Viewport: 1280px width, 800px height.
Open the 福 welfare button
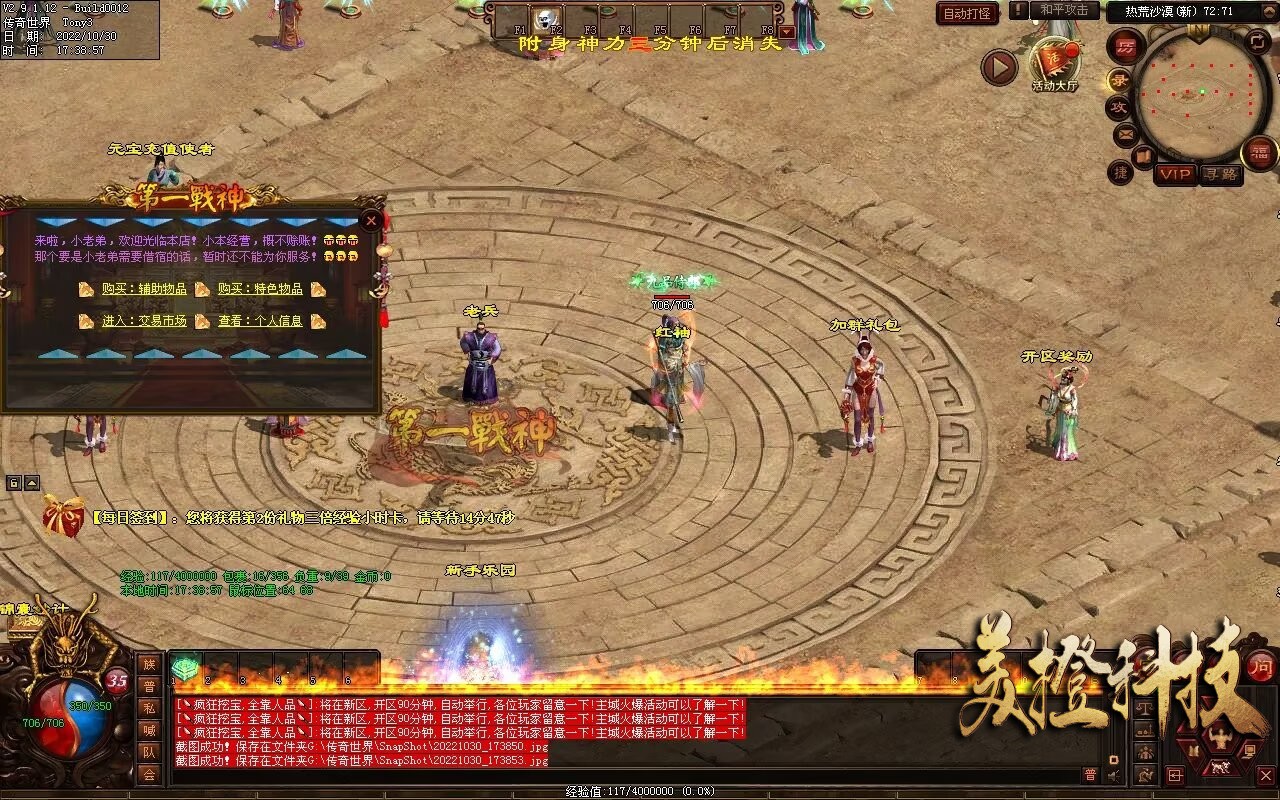coord(1260,153)
